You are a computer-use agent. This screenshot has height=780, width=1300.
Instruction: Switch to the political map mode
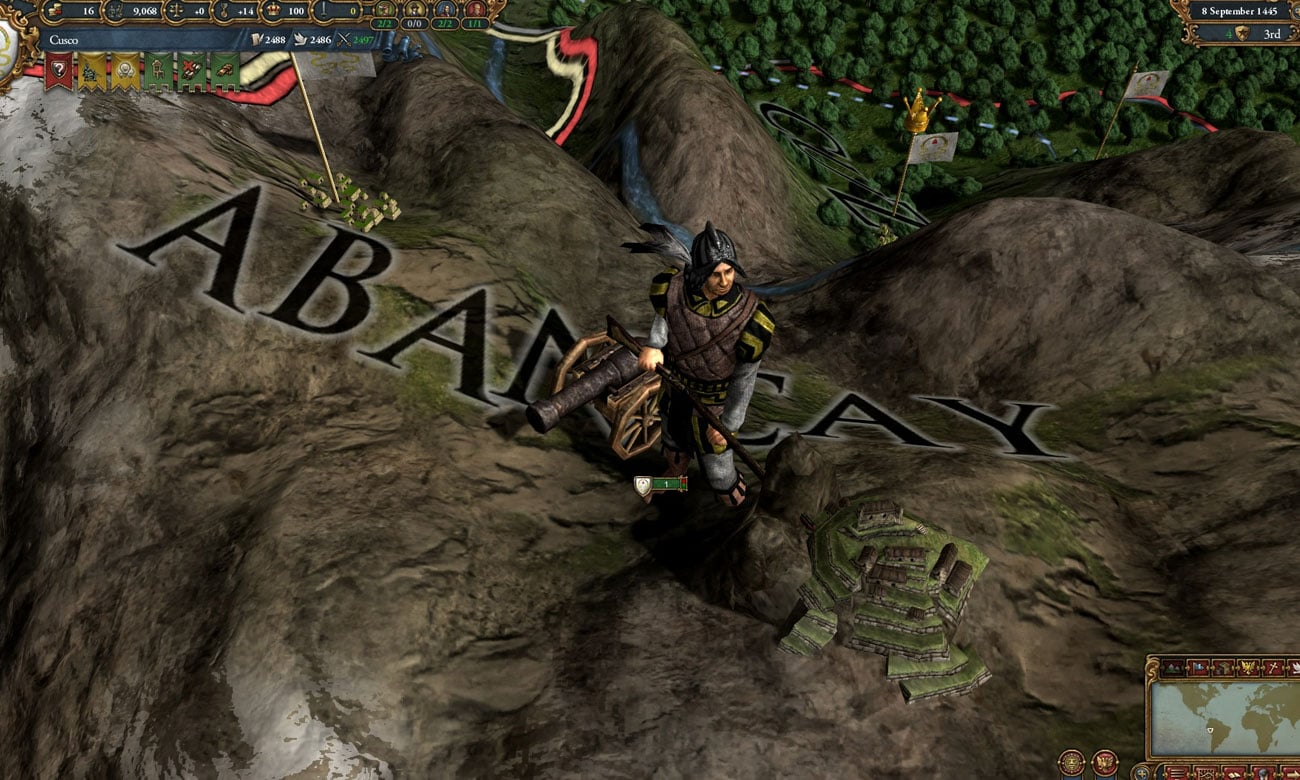tap(1196, 667)
